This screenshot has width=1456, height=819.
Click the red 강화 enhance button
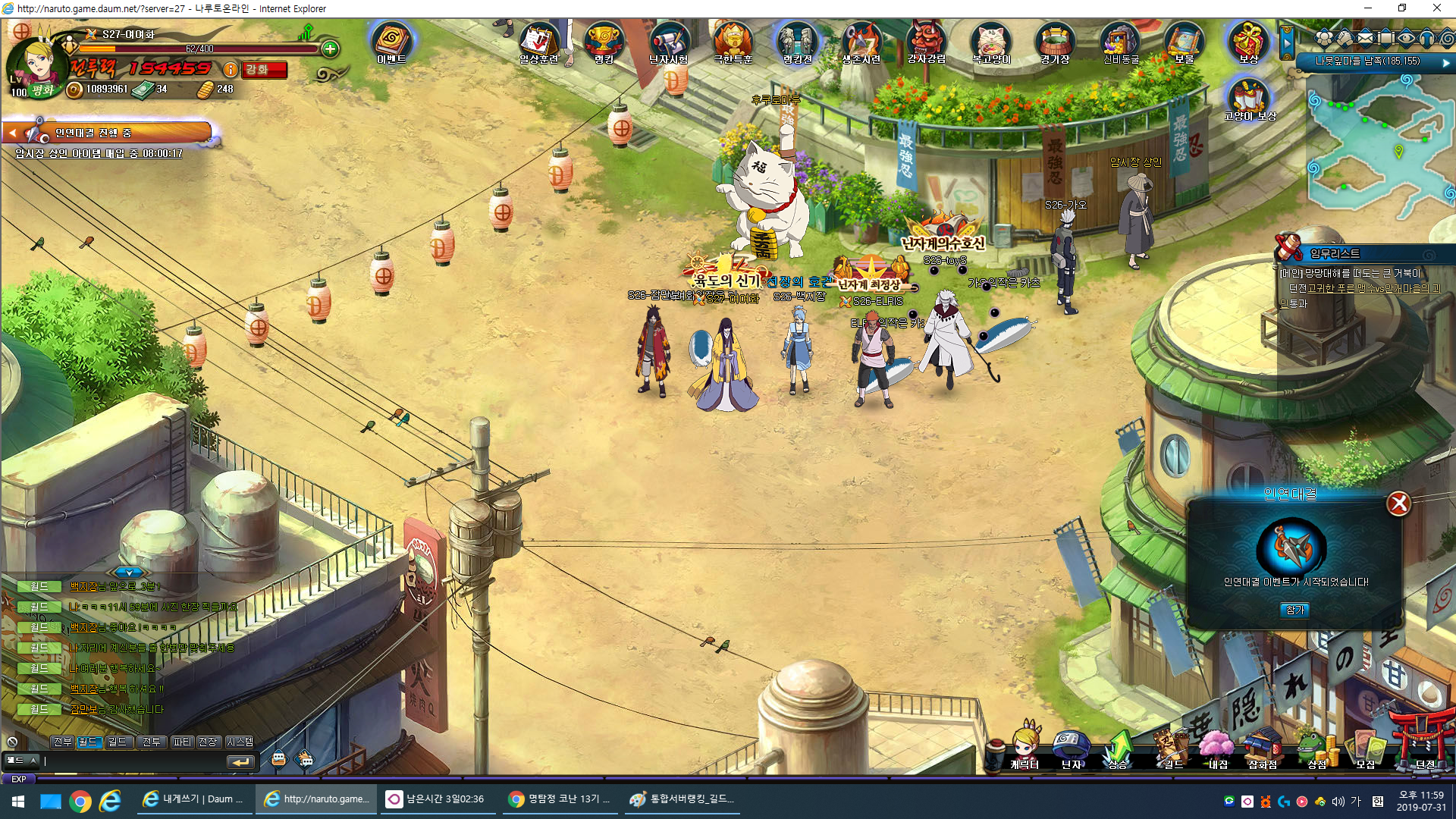[x=265, y=70]
